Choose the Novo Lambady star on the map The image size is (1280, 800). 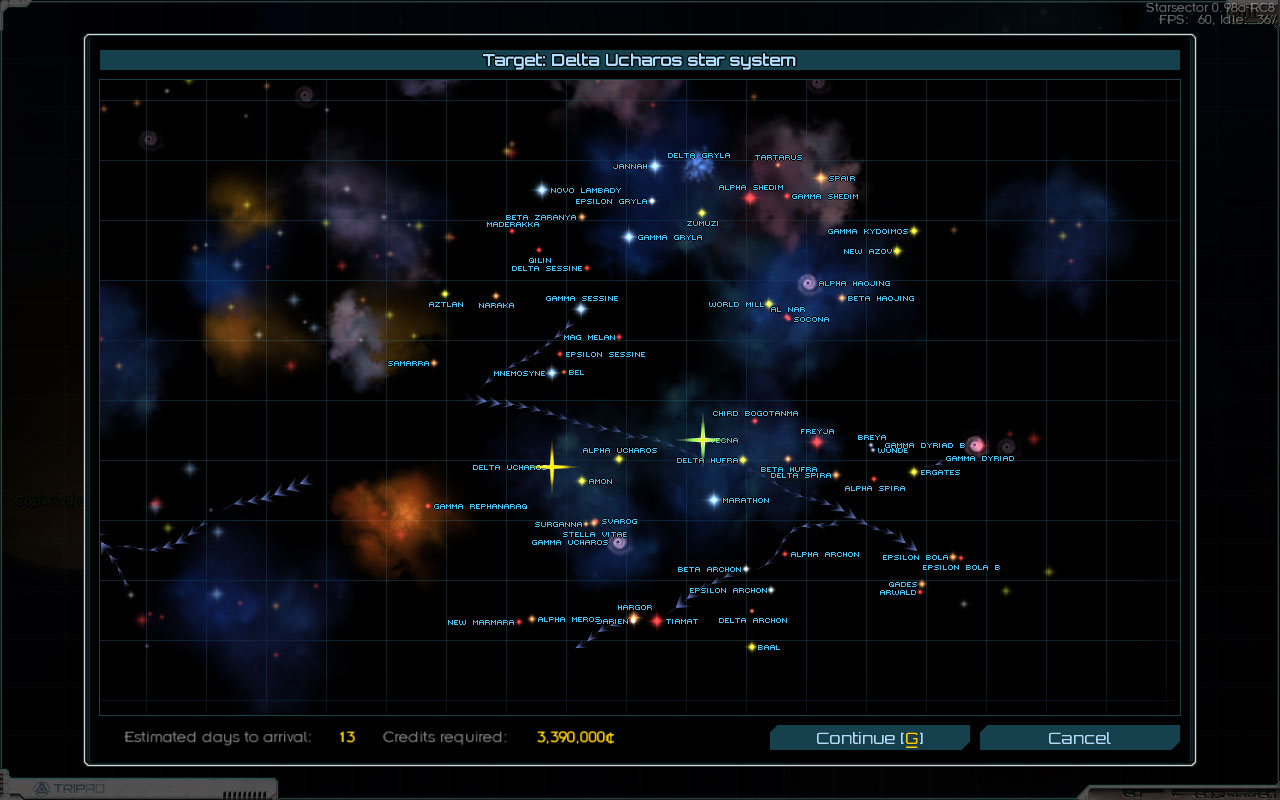[542, 189]
